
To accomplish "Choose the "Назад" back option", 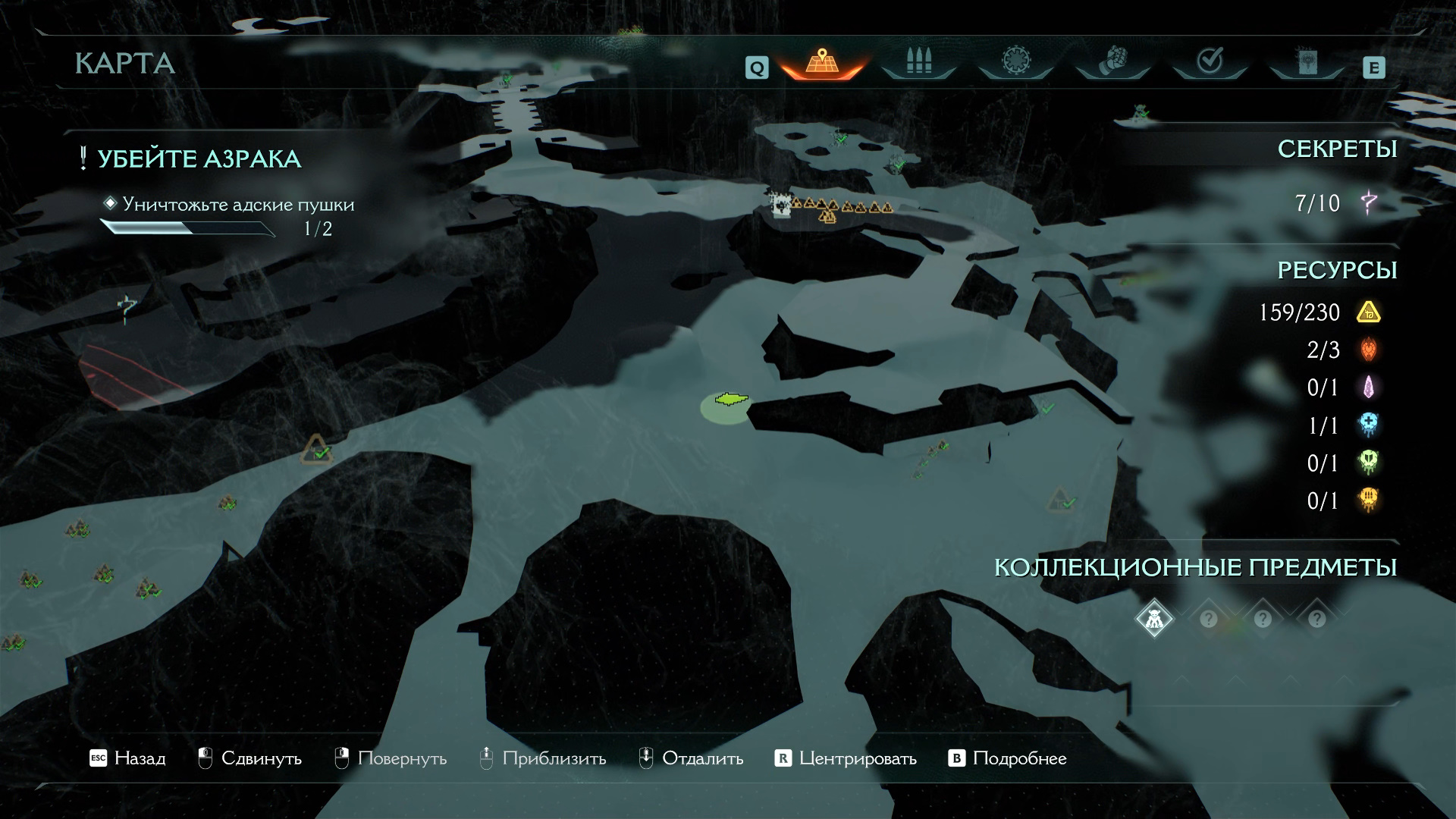I will [127, 758].
